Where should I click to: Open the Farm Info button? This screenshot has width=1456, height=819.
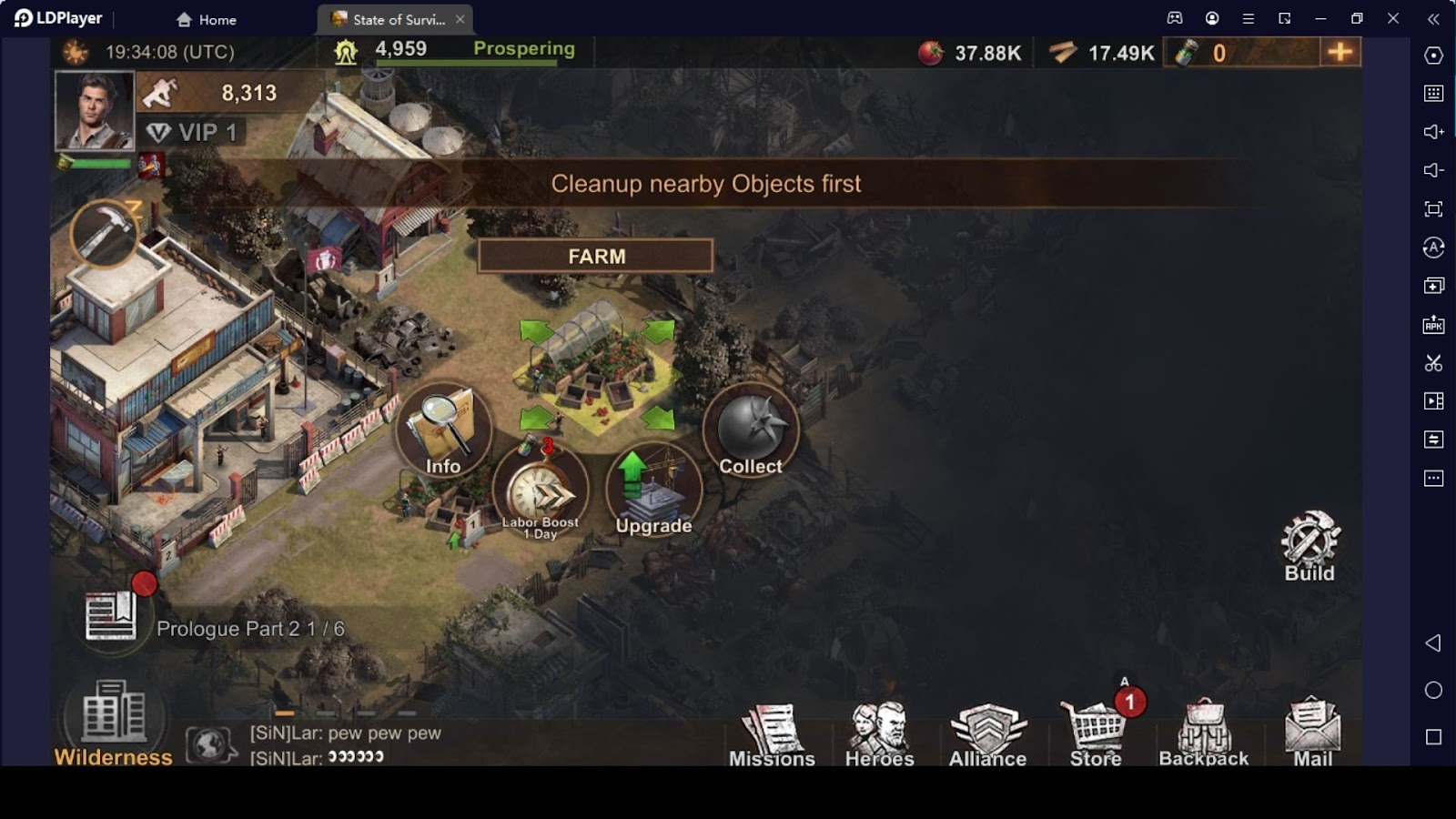click(443, 431)
